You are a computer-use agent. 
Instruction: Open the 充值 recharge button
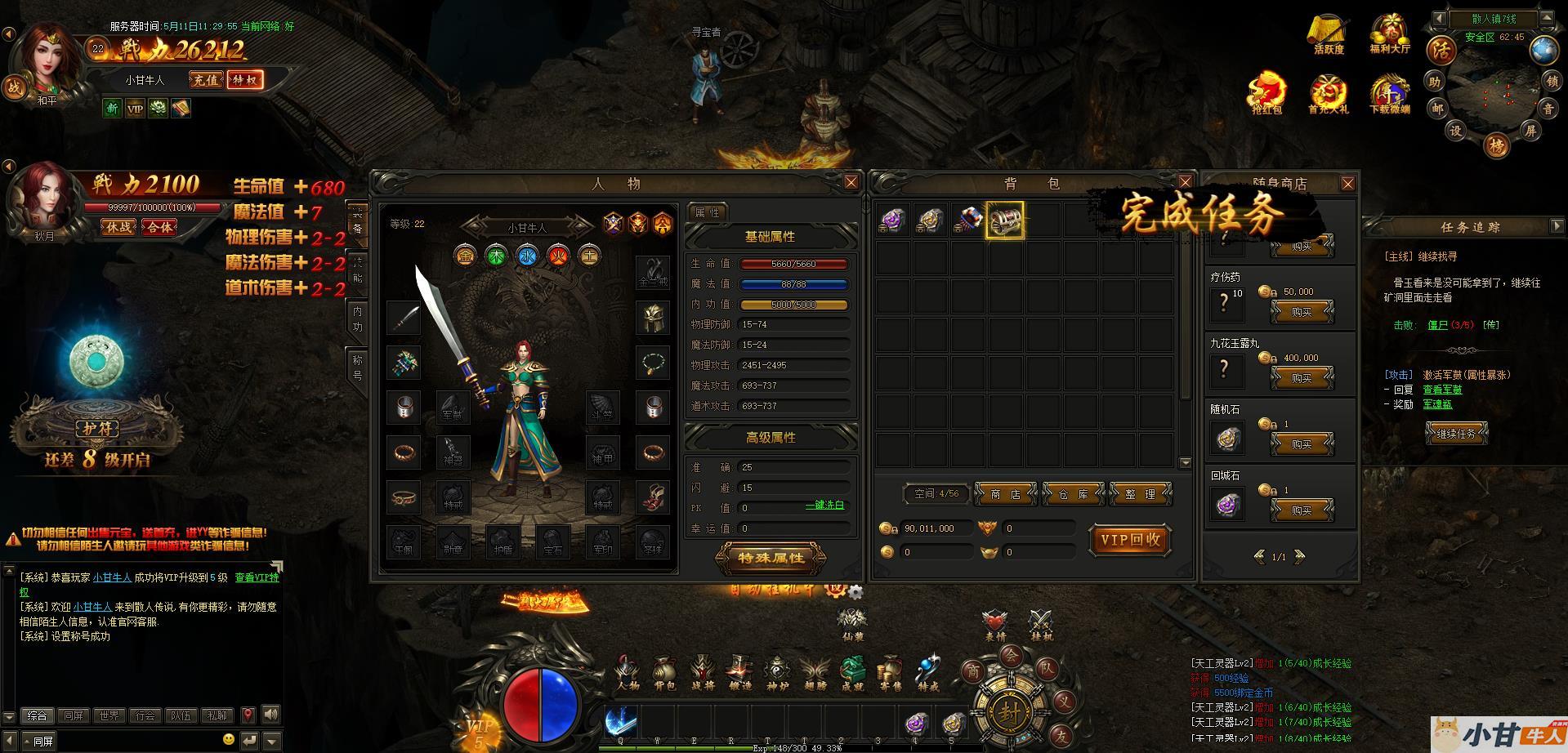coord(206,80)
